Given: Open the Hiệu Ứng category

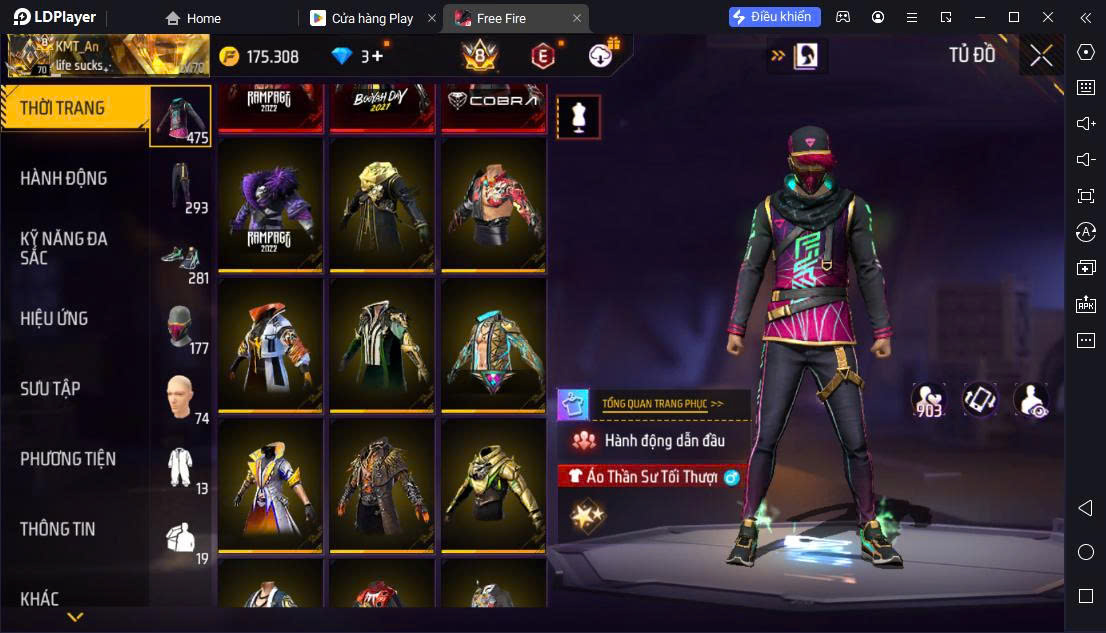Looking at the screenshot, I should point(55,318).
